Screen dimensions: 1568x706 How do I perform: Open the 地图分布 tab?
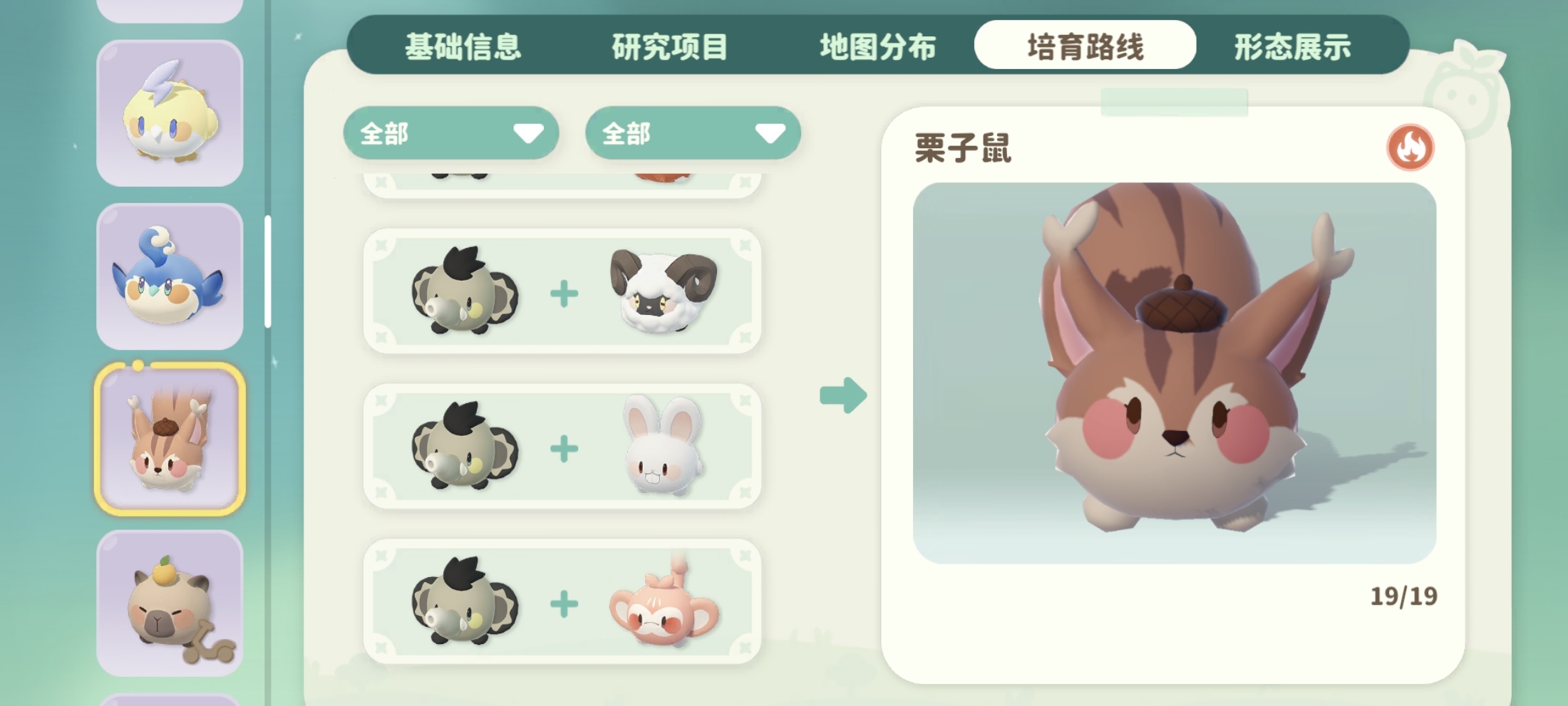[877, 46]
